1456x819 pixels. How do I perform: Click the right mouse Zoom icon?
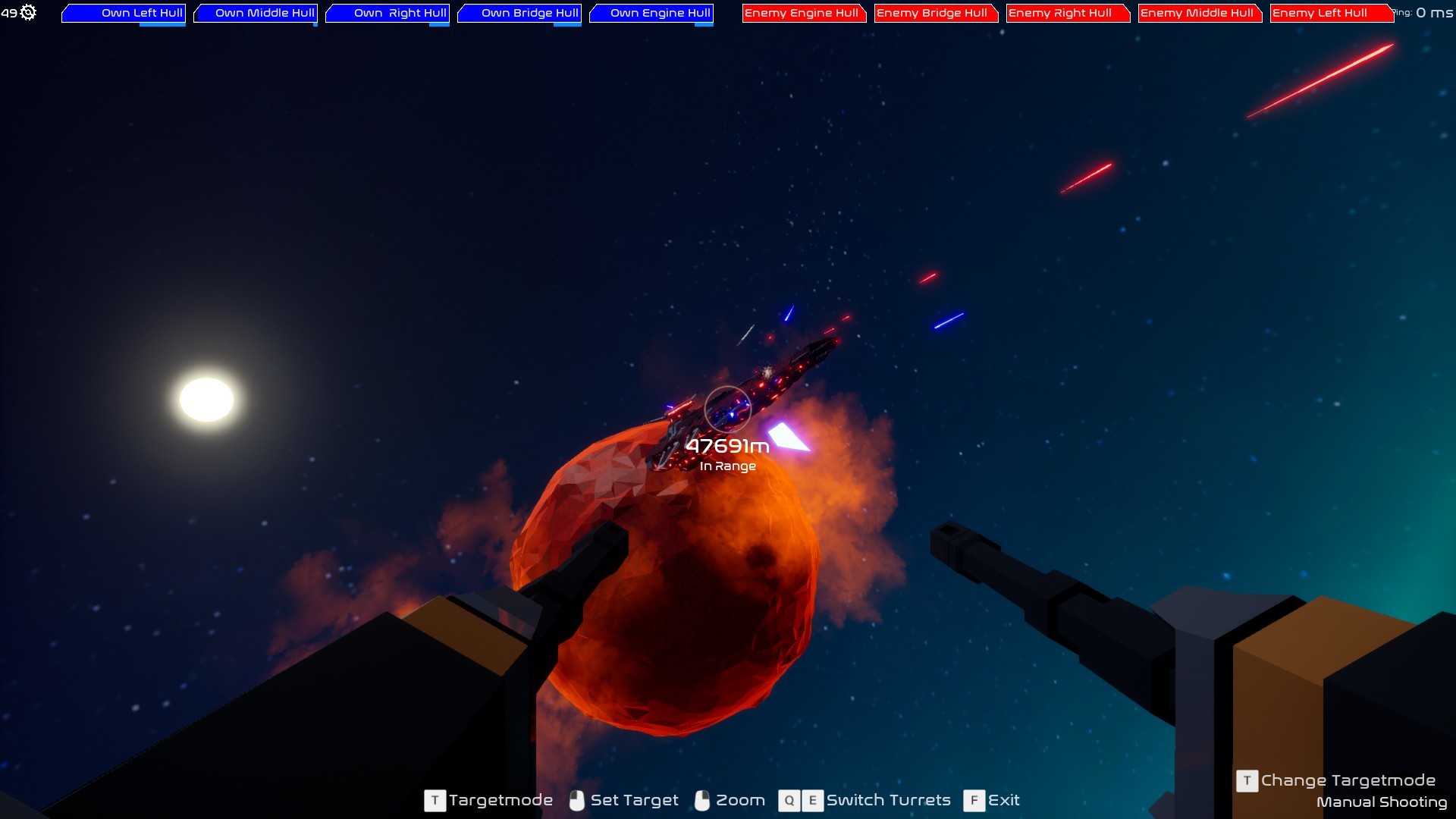[701, 801]
